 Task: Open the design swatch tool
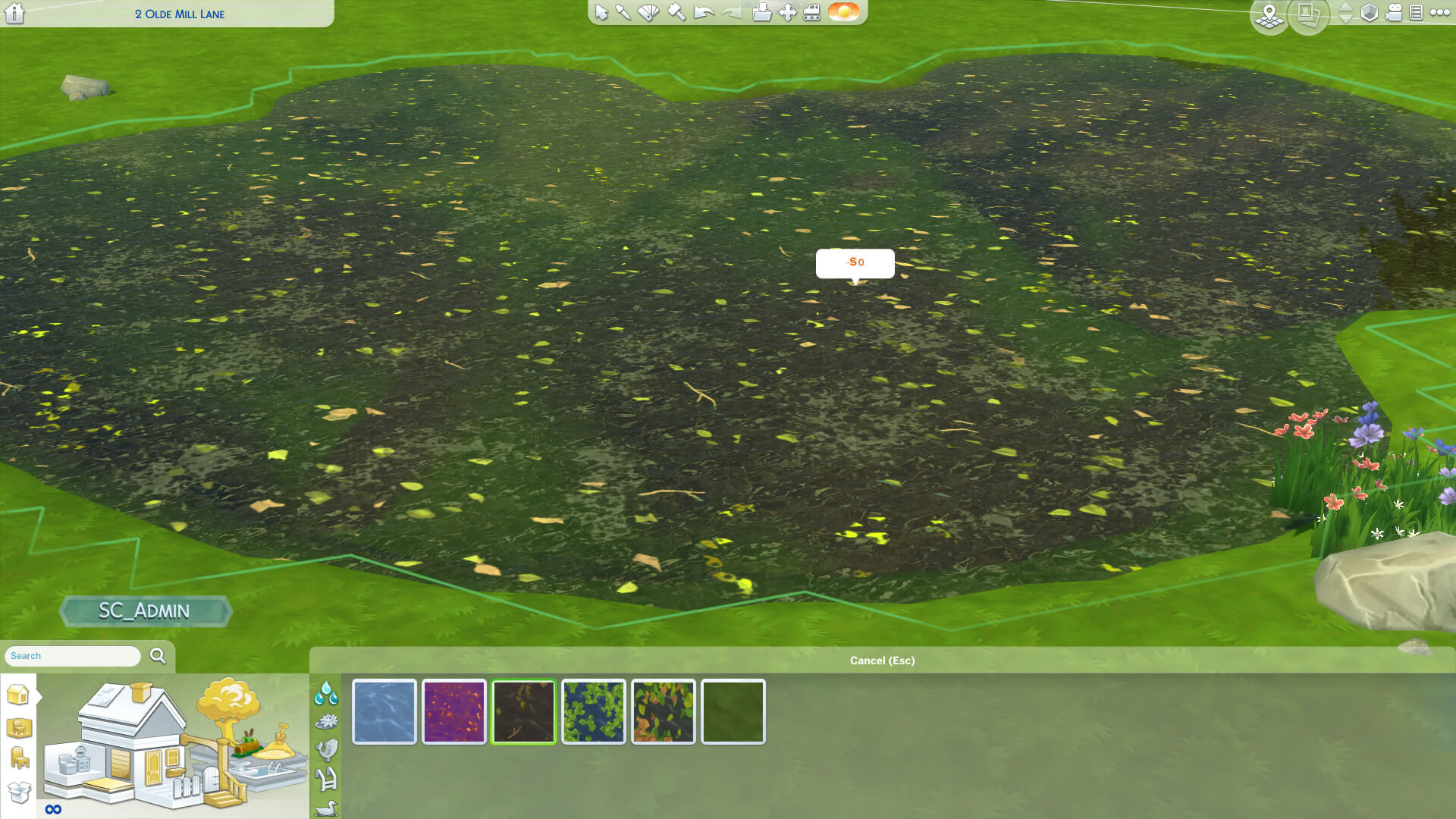coord(648,13)
